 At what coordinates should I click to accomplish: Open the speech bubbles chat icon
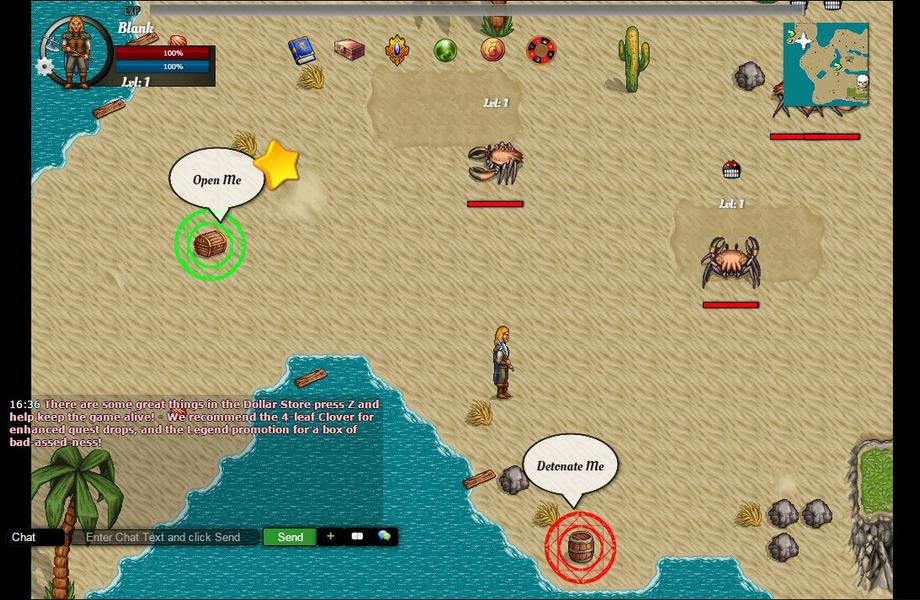click(384, 537)
